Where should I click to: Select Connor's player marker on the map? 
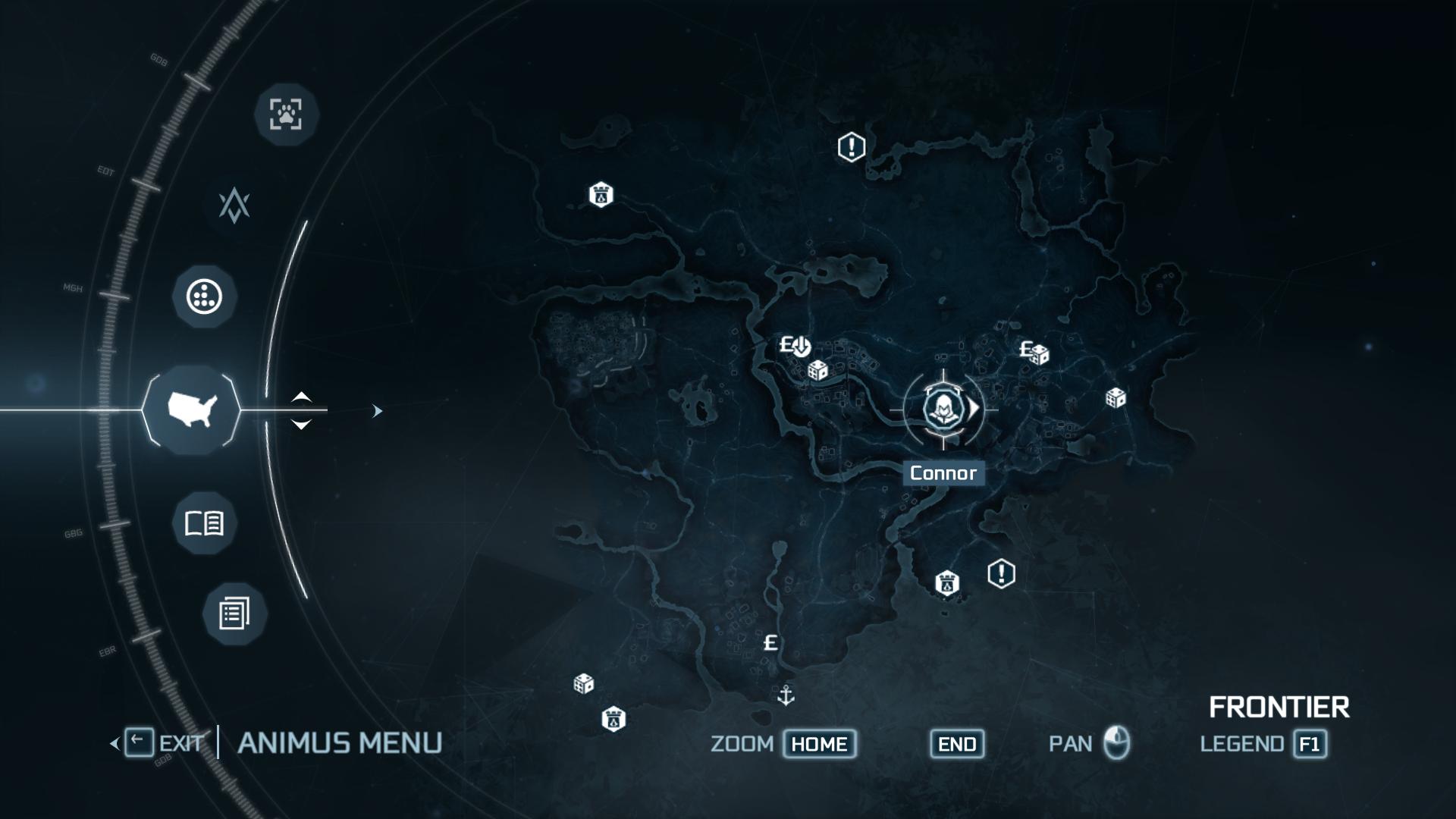943,409
